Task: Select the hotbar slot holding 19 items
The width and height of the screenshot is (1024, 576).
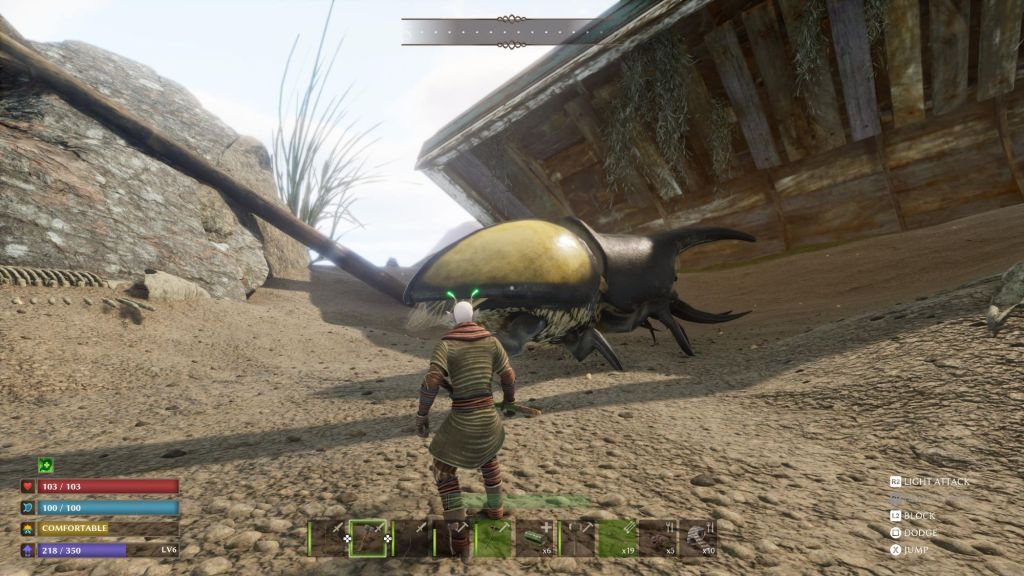Action: [617, 538]
